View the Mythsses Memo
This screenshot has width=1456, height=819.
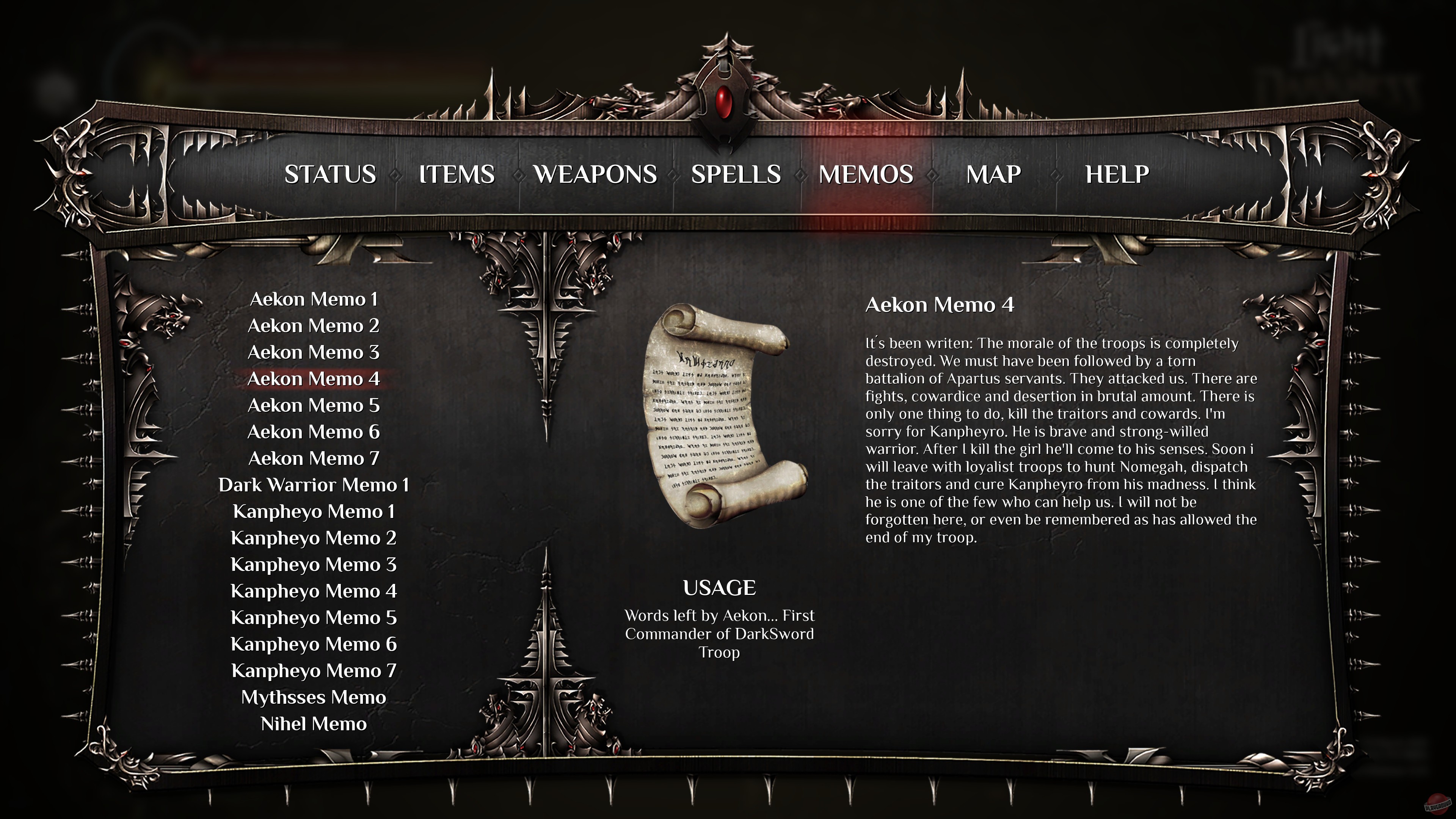pyautogui.click(x=313, y=697)
